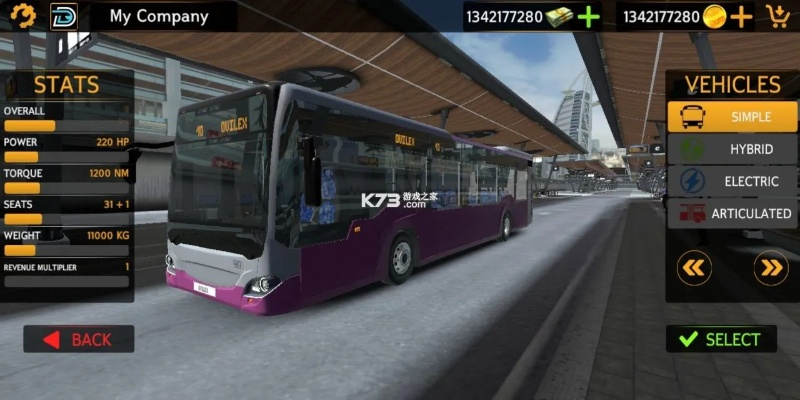The height and width of the screenshot is (400, 800).
Task: View next vehicle with right arrows
Action: pos(770,268)
